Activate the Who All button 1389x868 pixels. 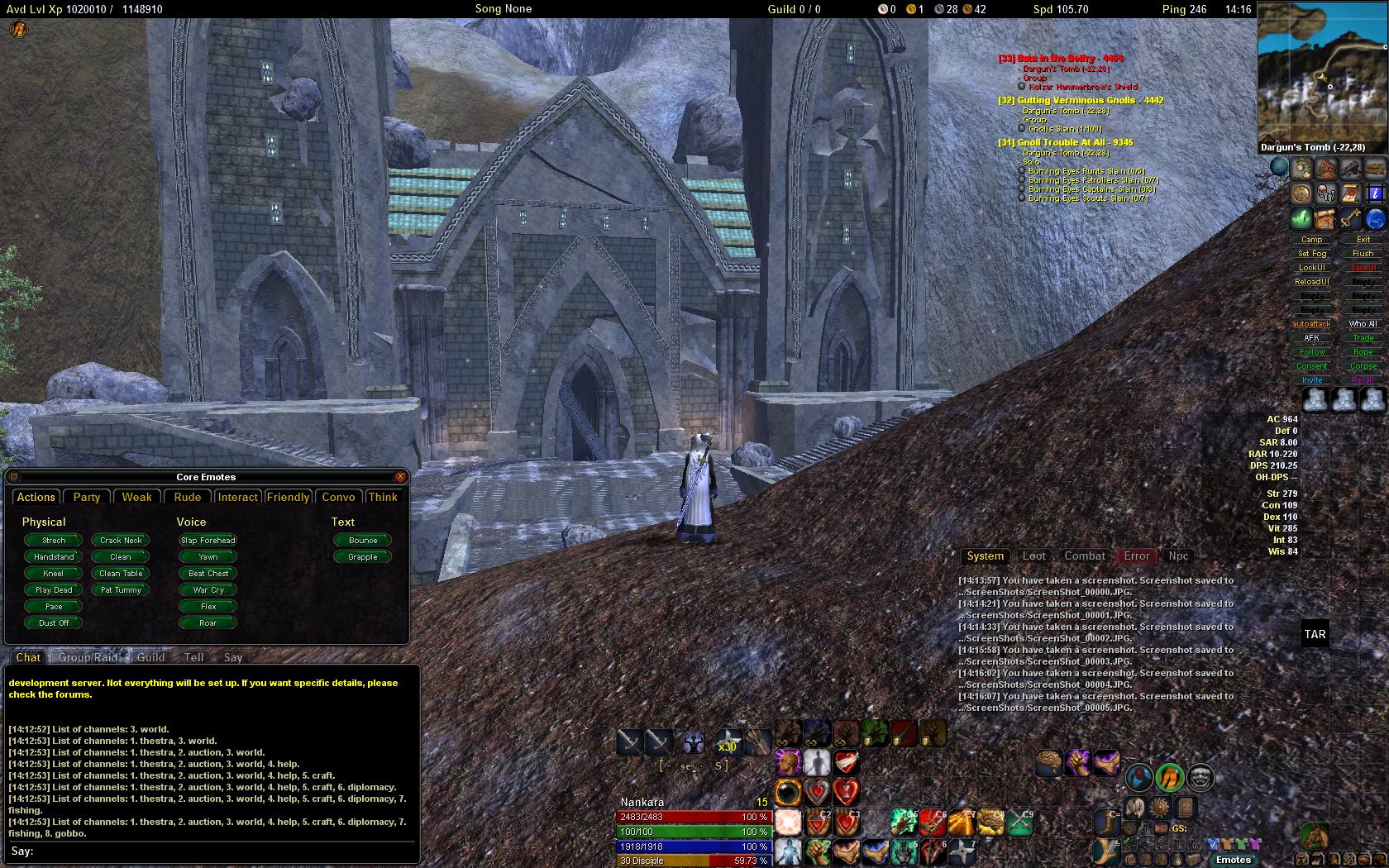coord(1363,324)
